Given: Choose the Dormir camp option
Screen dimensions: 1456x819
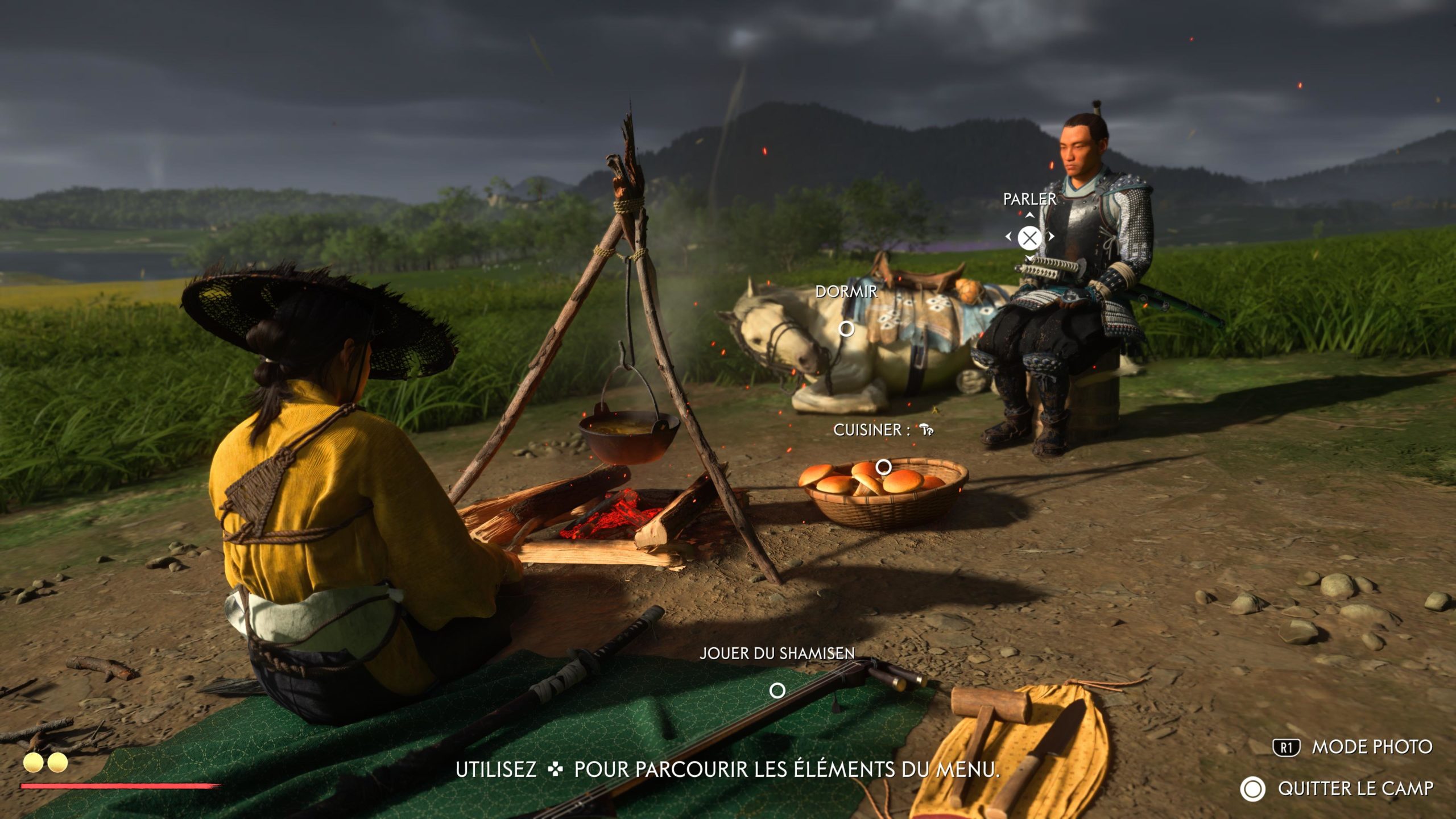Looking at the screenshot, I should coord(846,328).
